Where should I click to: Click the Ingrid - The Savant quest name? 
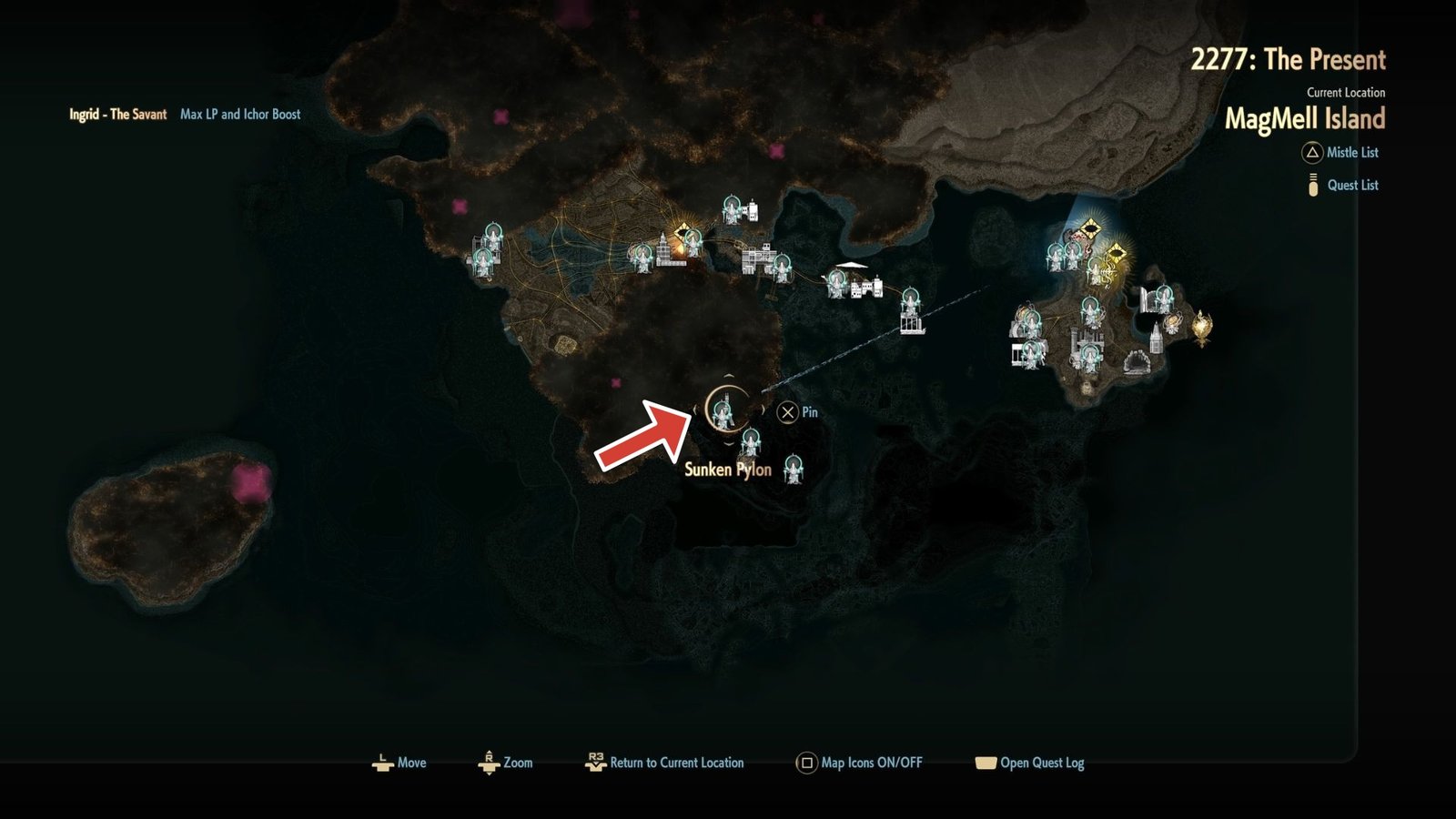click(x=116, y=115)
